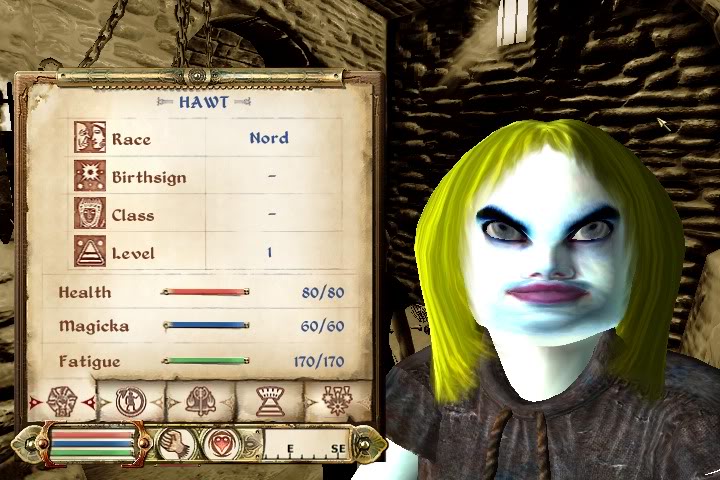Open the inventory using the fist icon
Viewport: 720px width, 480px height.
click(175, 442)
